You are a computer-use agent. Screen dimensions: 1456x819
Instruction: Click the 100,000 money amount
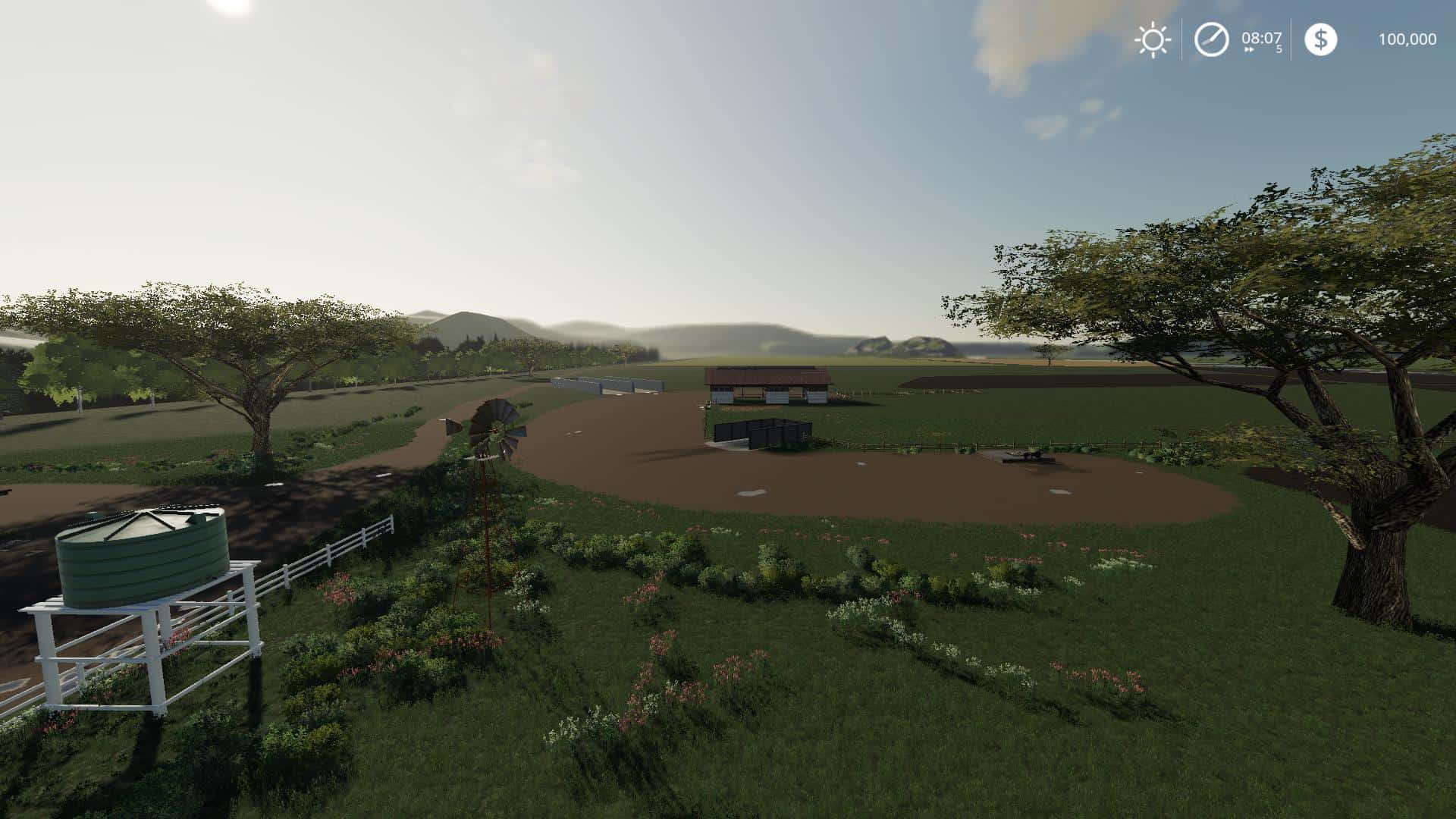[1409, 39]
